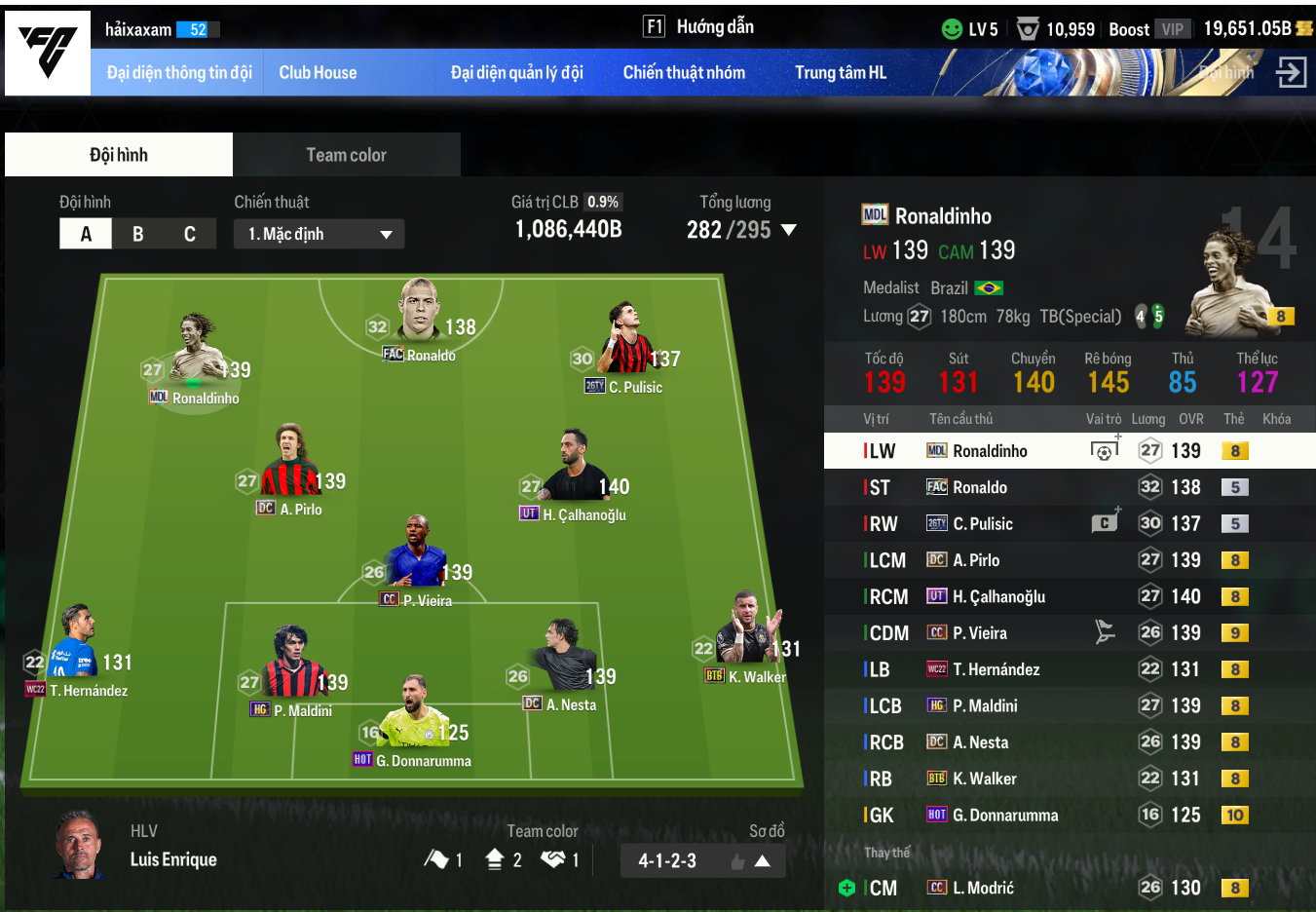Click coach Luis Enrique's portrait

pyautogui.click(x=79, y=844)
